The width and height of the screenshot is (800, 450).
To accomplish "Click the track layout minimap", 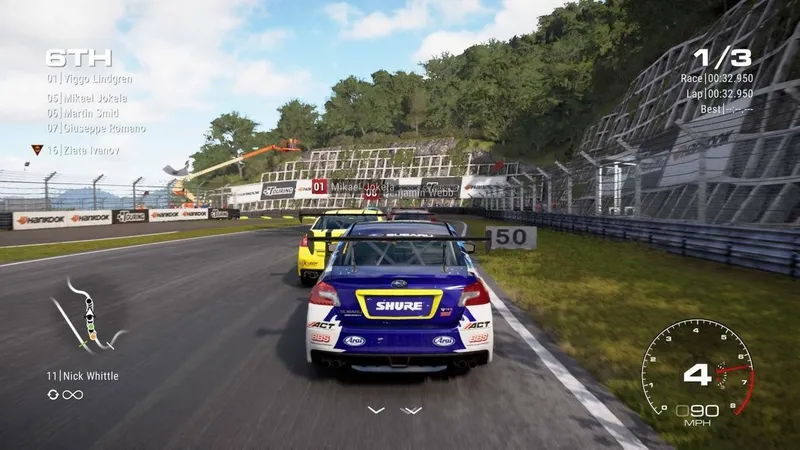I will 88,317.
